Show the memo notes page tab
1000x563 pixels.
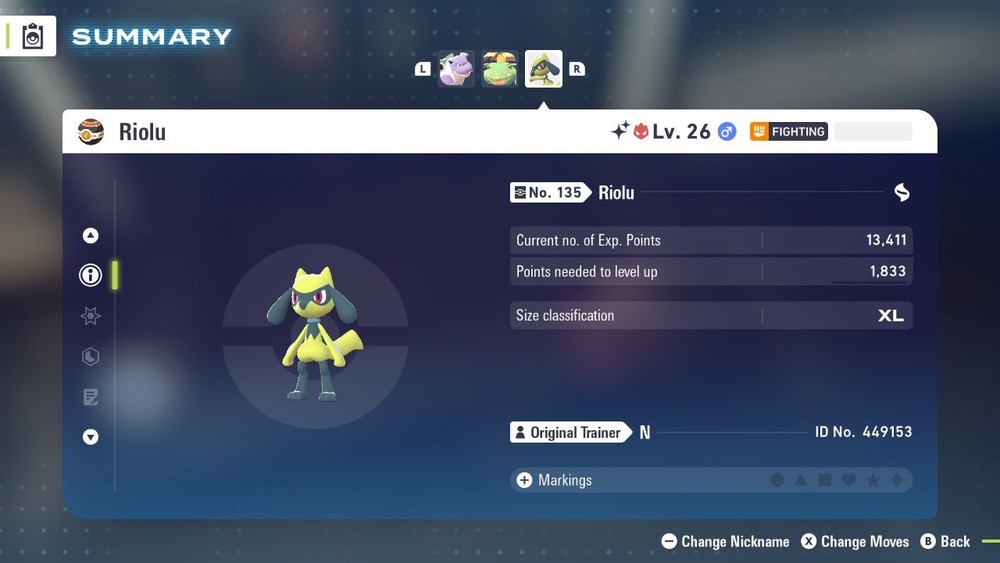90,397
